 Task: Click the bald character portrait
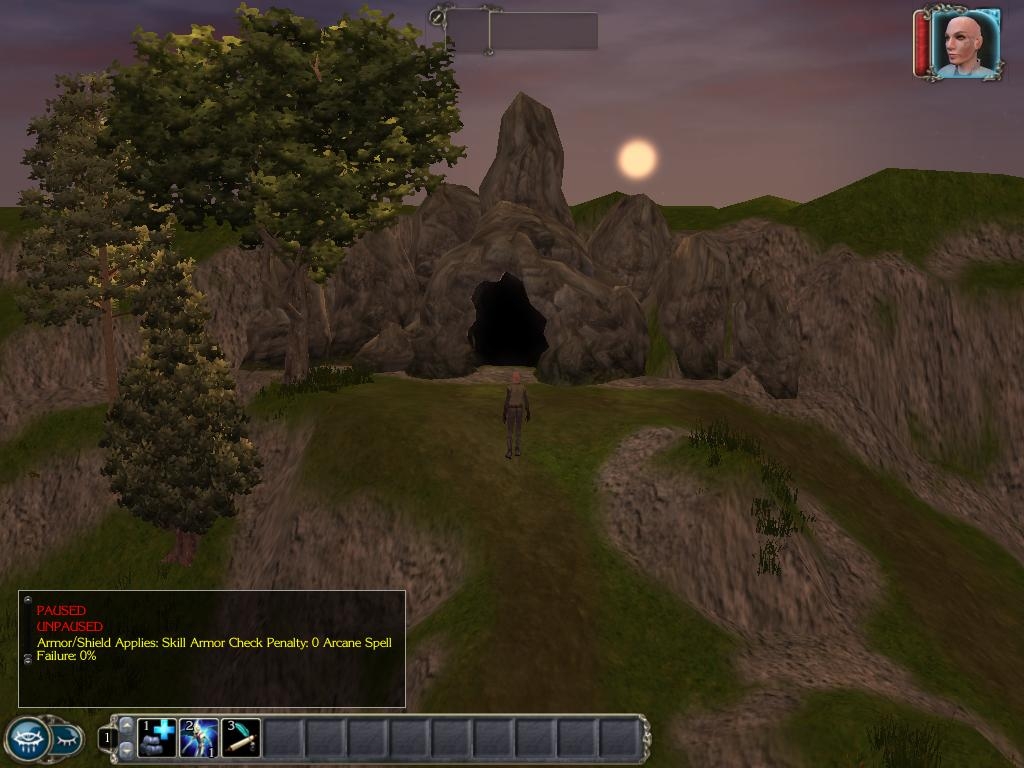[x=965, y=43]
